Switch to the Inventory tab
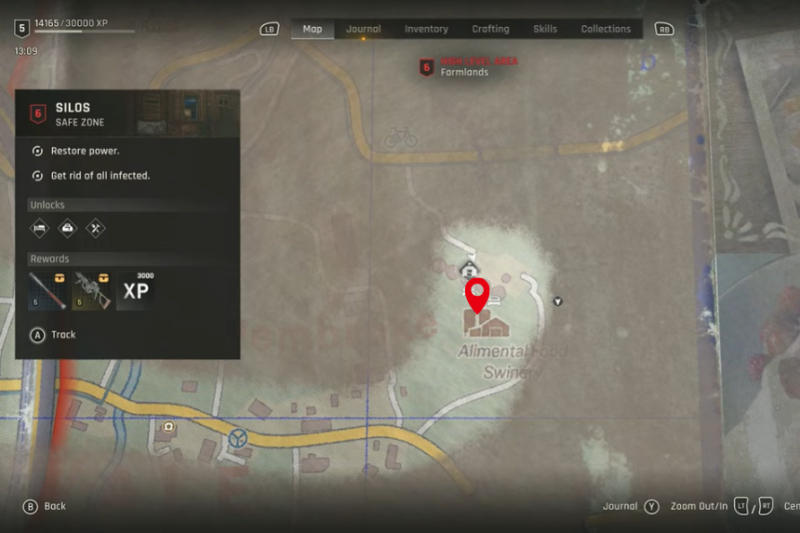Screen dimensions: 800x533 pos(426,29)
